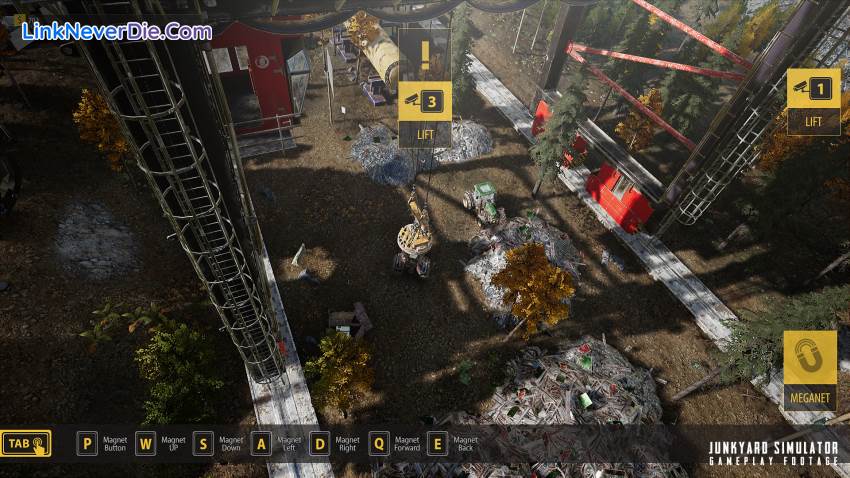Activate the Meganet magnet icon
The image size is (850, 478).
coord(810,358)
